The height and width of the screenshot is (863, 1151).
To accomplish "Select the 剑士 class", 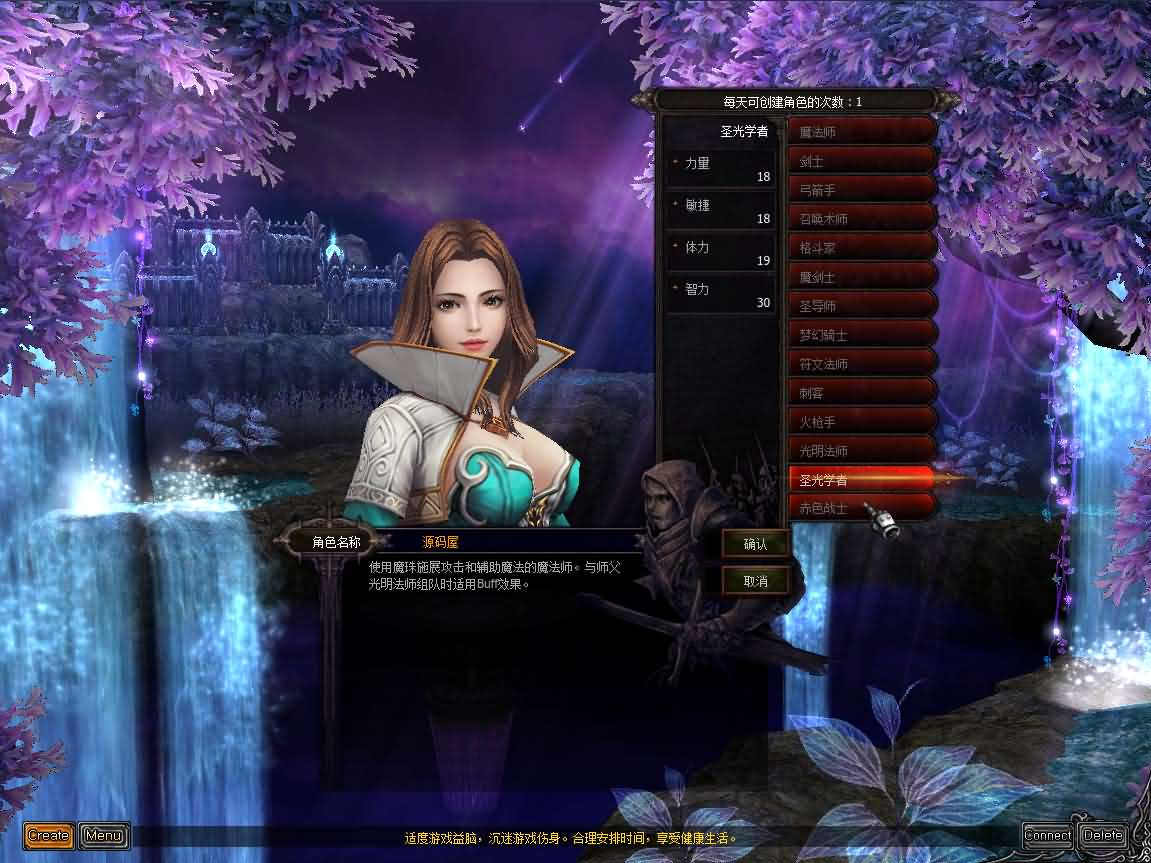I will (x=862, y=160).
